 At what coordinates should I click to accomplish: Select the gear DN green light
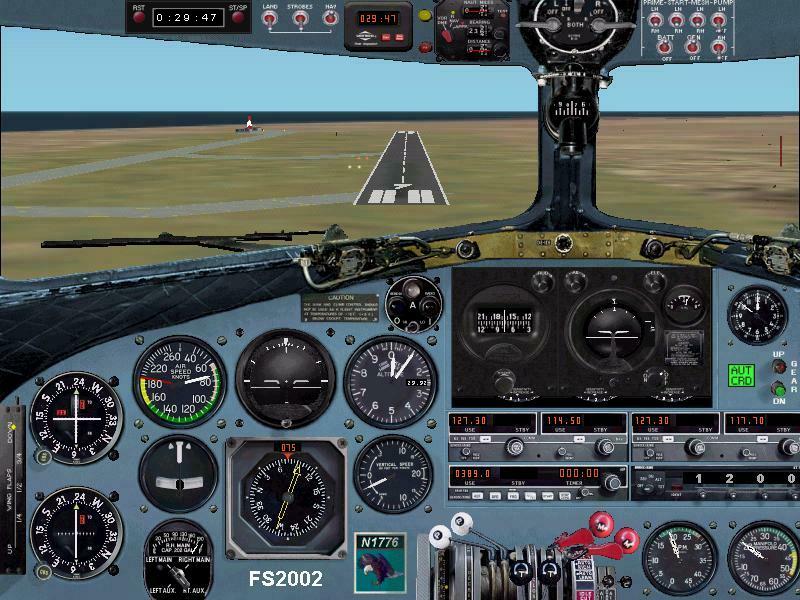point(779,389)
